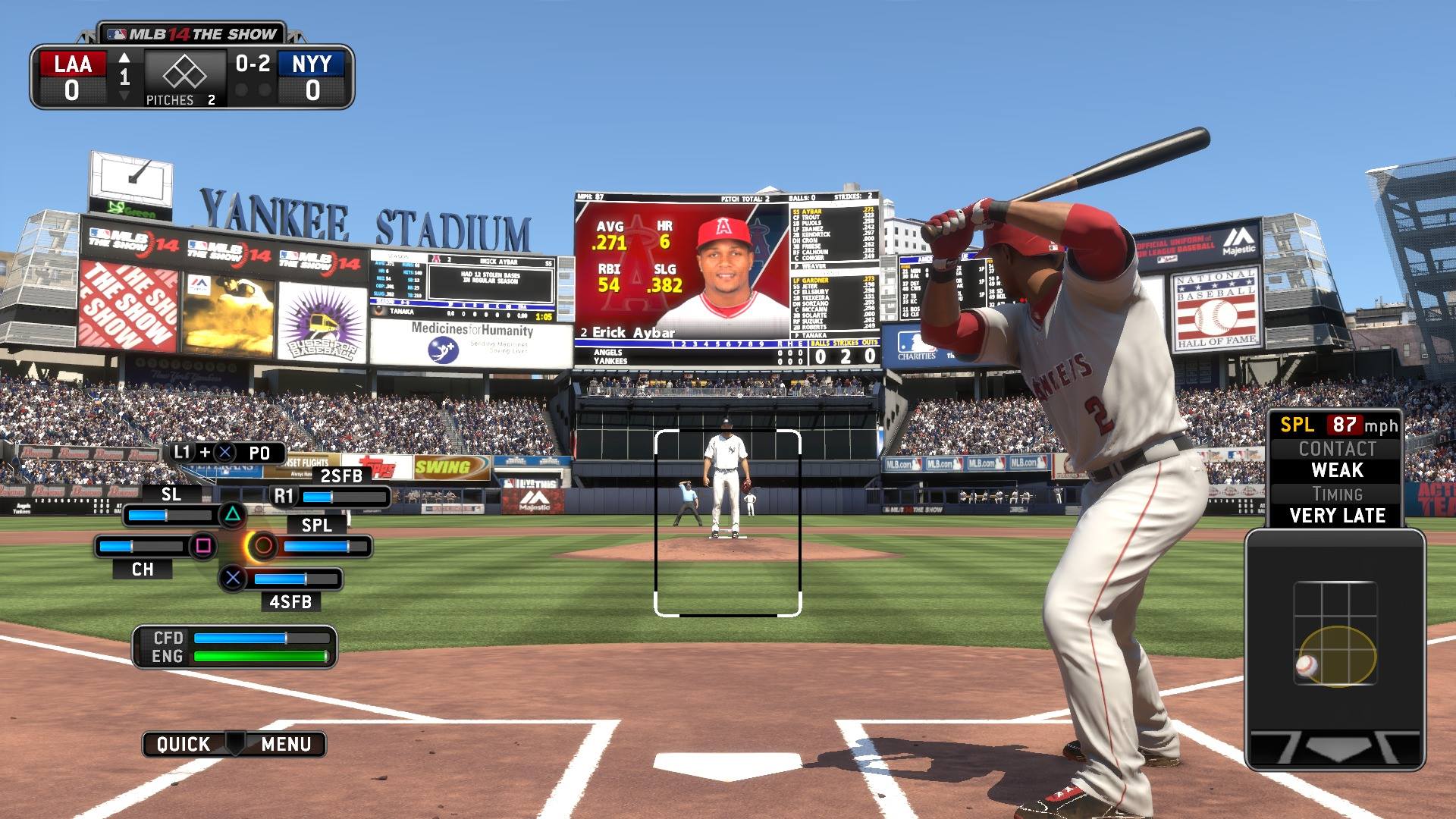Open the Quick Menu
This screenshot has width=1456, height=819.
[x=234, y=744]
